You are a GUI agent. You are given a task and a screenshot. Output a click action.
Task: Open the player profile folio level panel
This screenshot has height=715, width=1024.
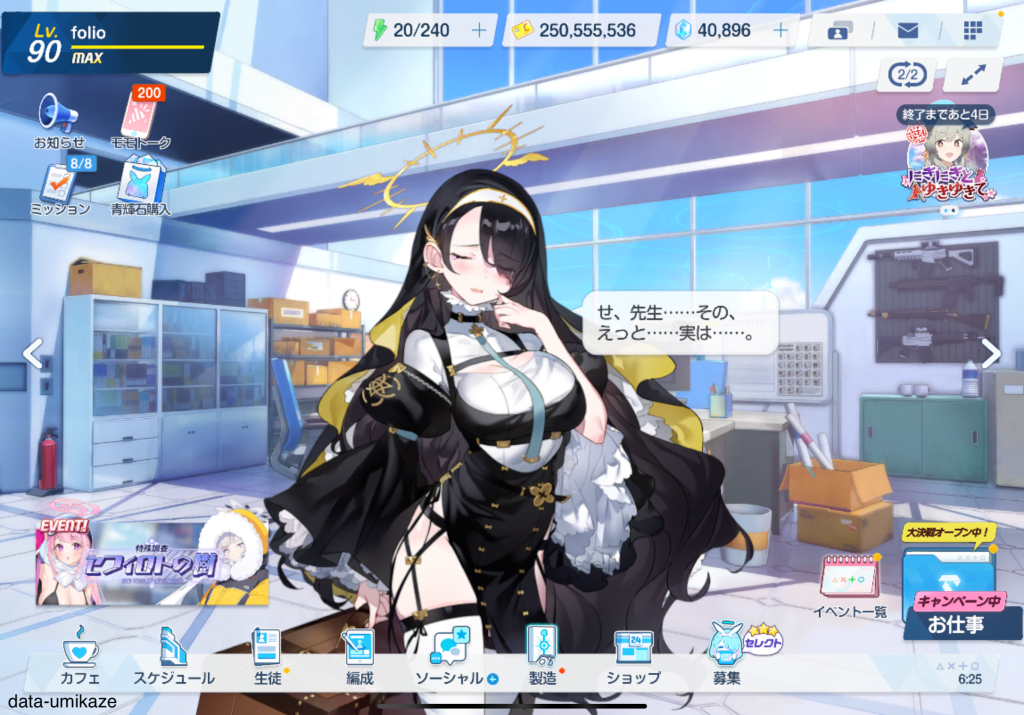[x=110, y=43]
